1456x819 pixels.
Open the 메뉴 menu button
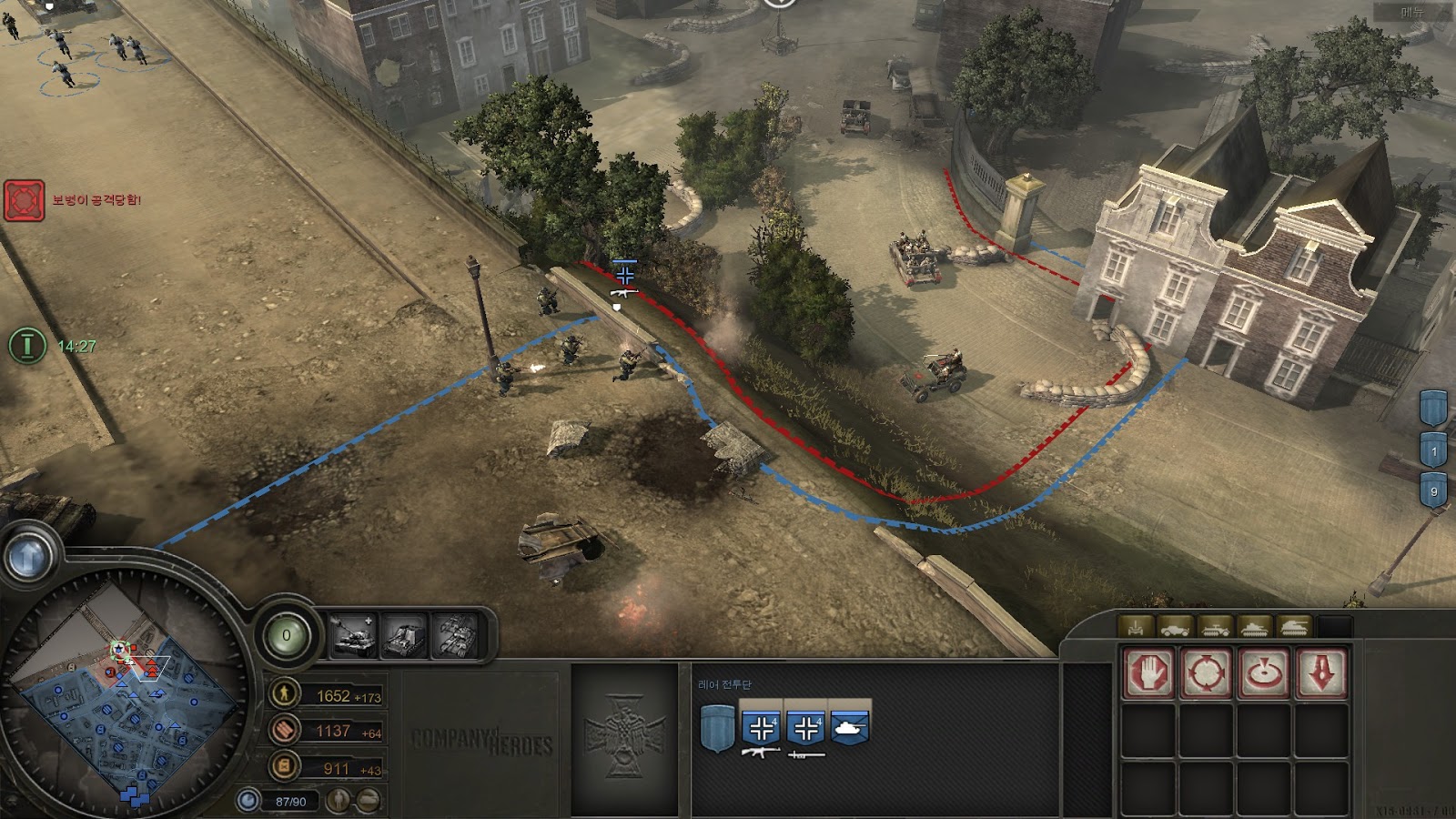click(1412, 12)
